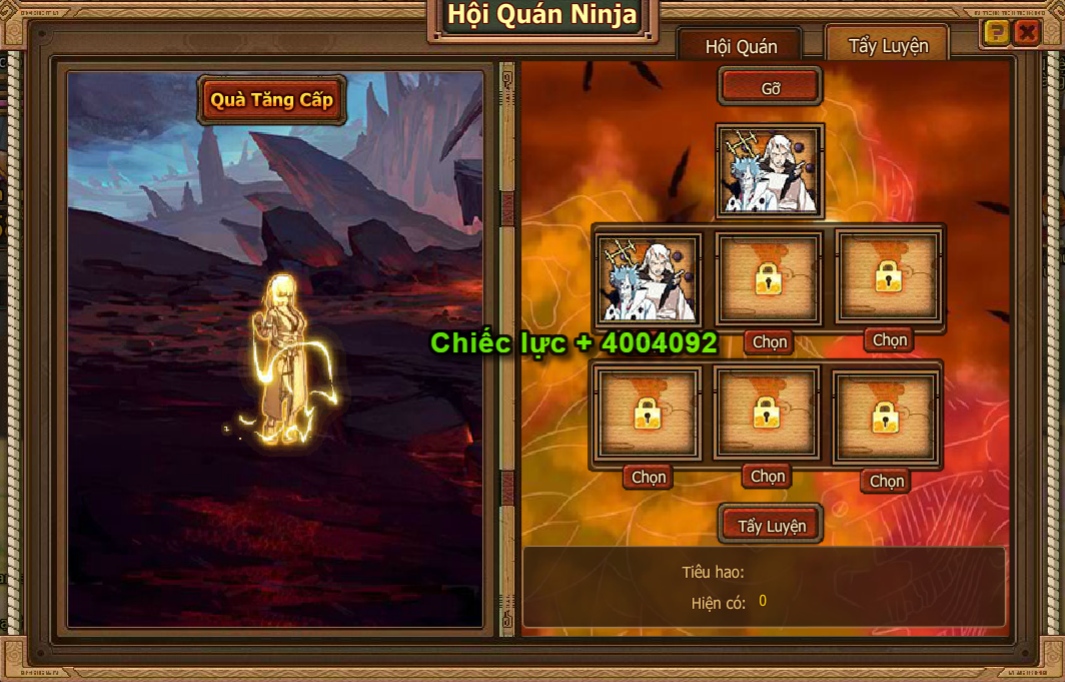
Task: Switch to the Hội Quán tab
Action: (740, 47)
